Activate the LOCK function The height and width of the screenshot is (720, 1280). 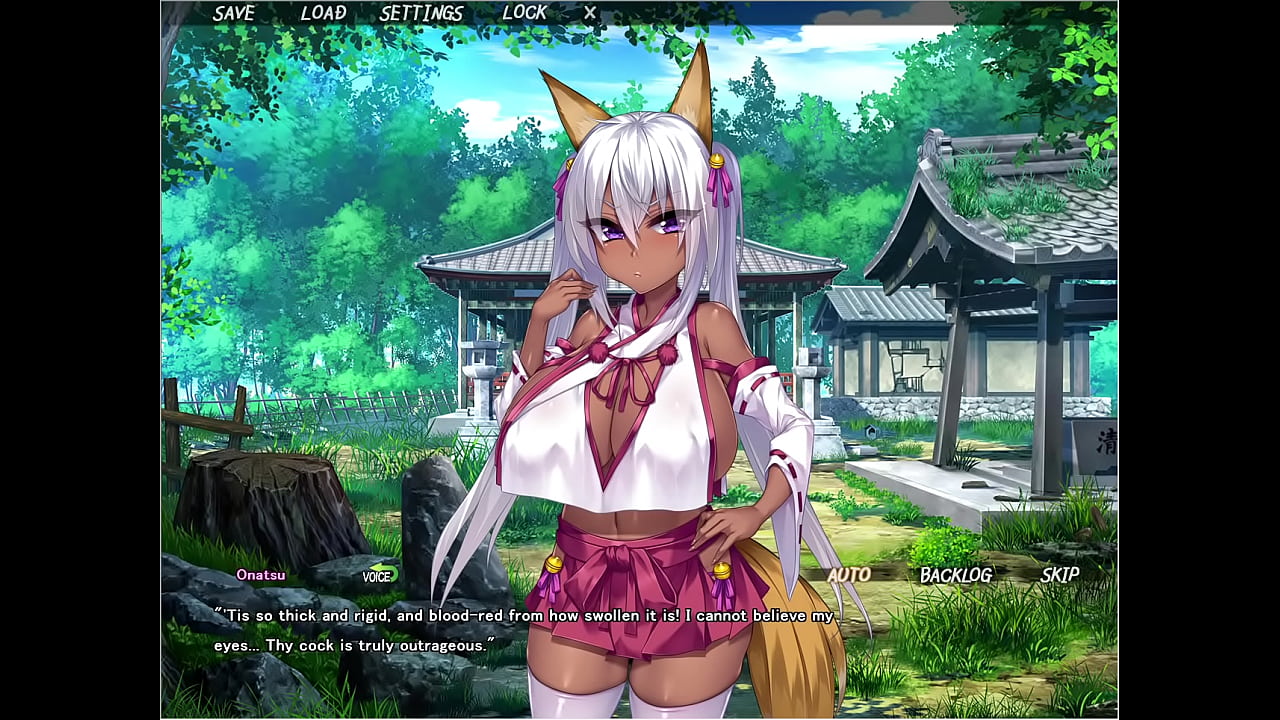(x=524, y=13)
